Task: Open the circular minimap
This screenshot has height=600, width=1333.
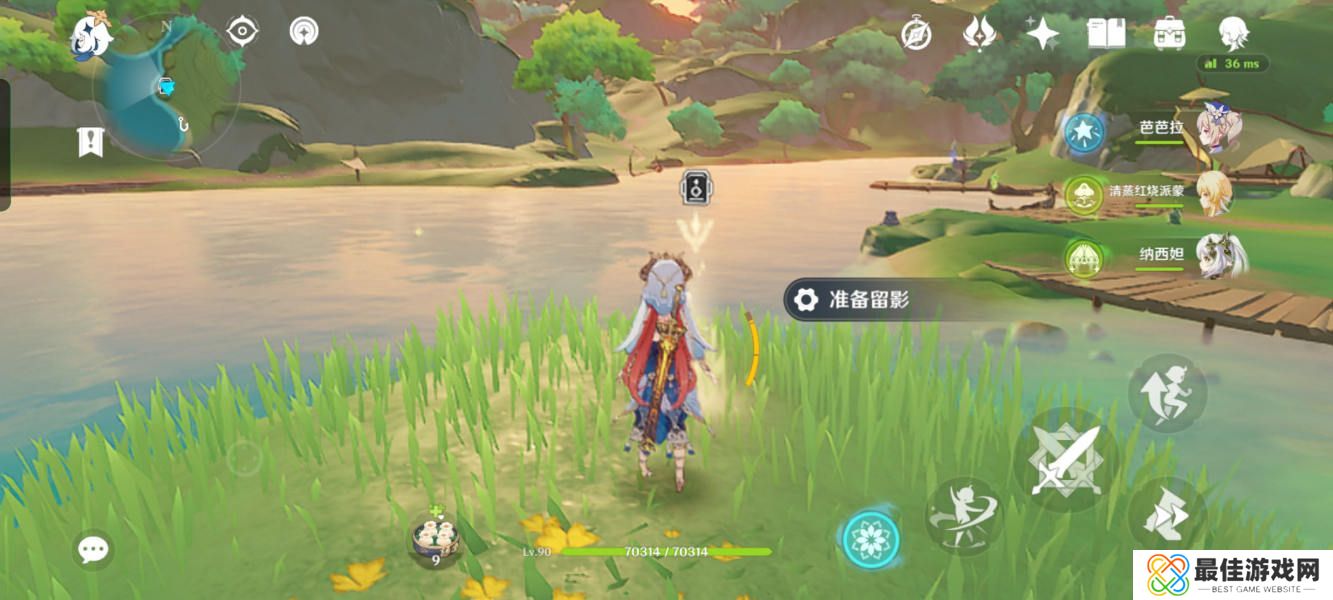Action: click(x=166, y=90)
